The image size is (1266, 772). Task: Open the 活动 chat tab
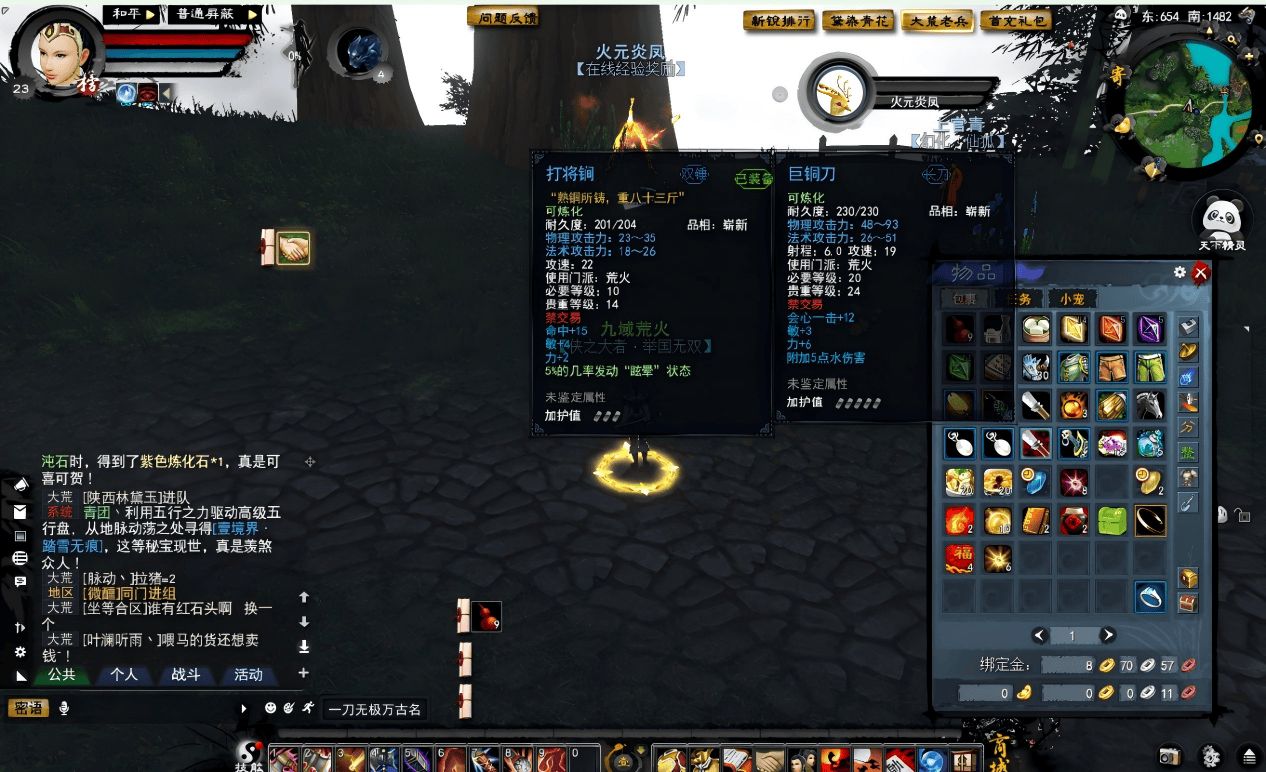tap(248, 675)
